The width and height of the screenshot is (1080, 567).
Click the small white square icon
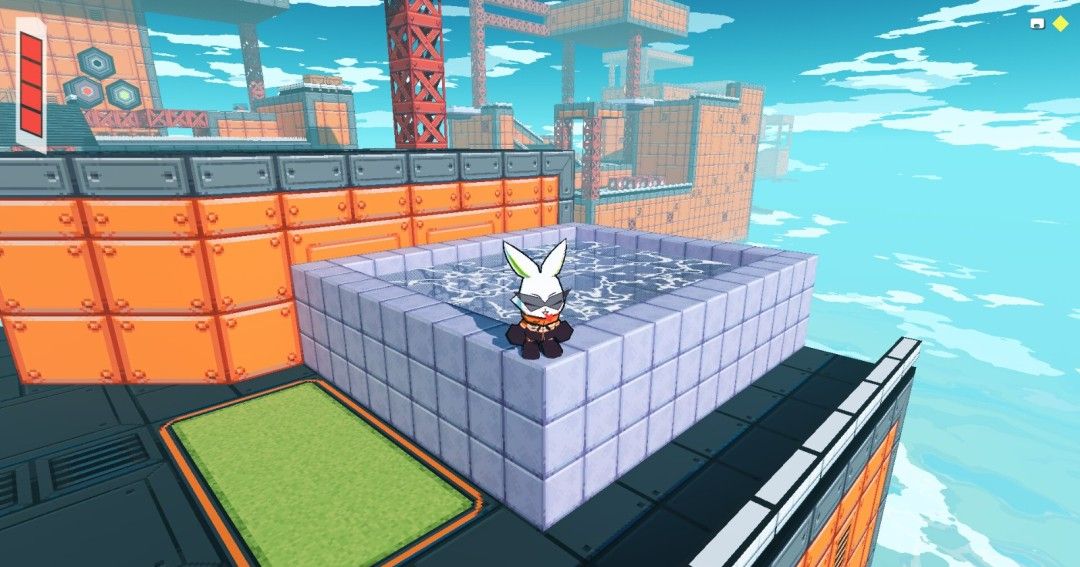click(1038, 23)
